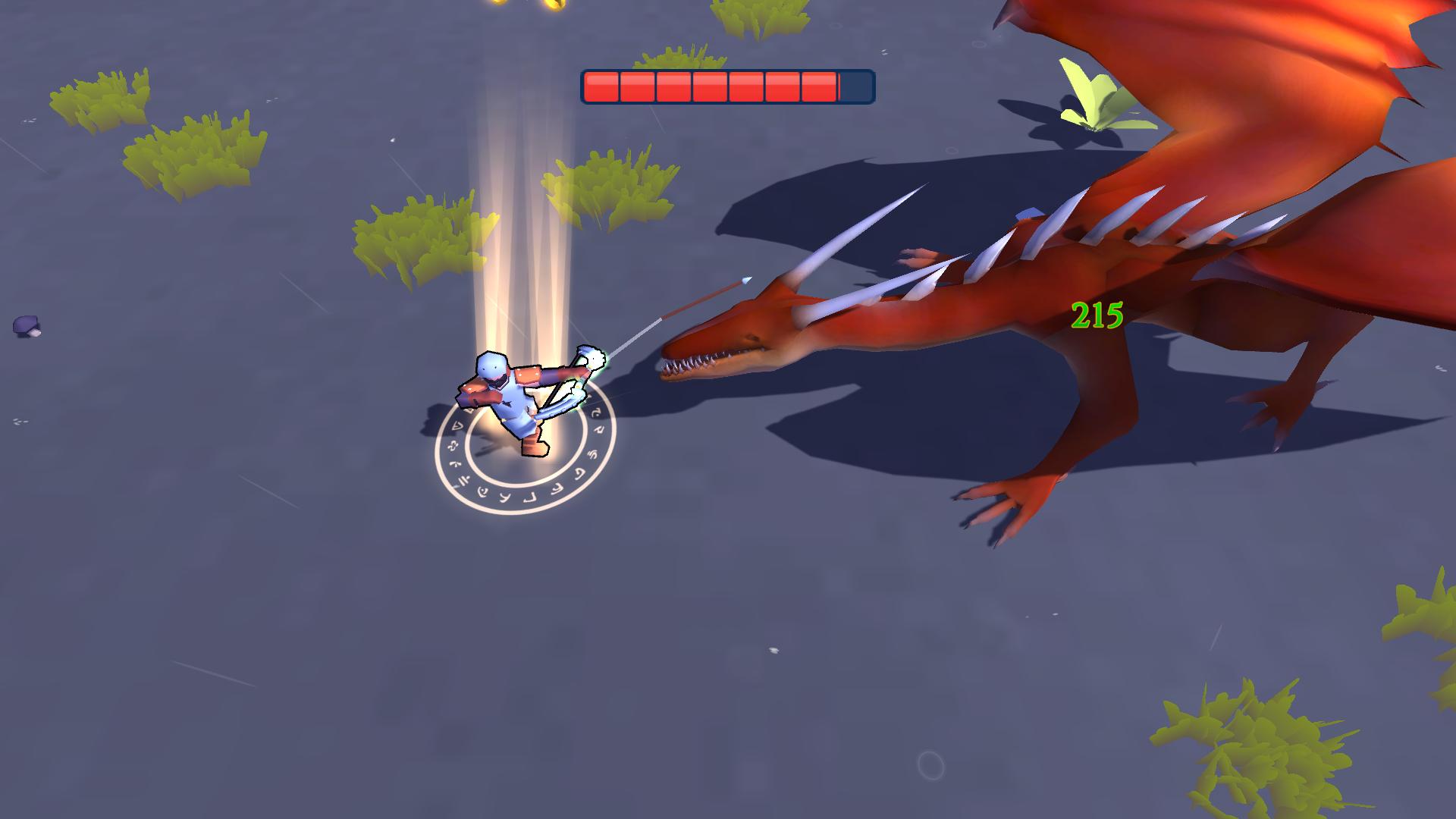Click the last full red health segment
The width and height of the screenshot is (1456, 819).
819,86
